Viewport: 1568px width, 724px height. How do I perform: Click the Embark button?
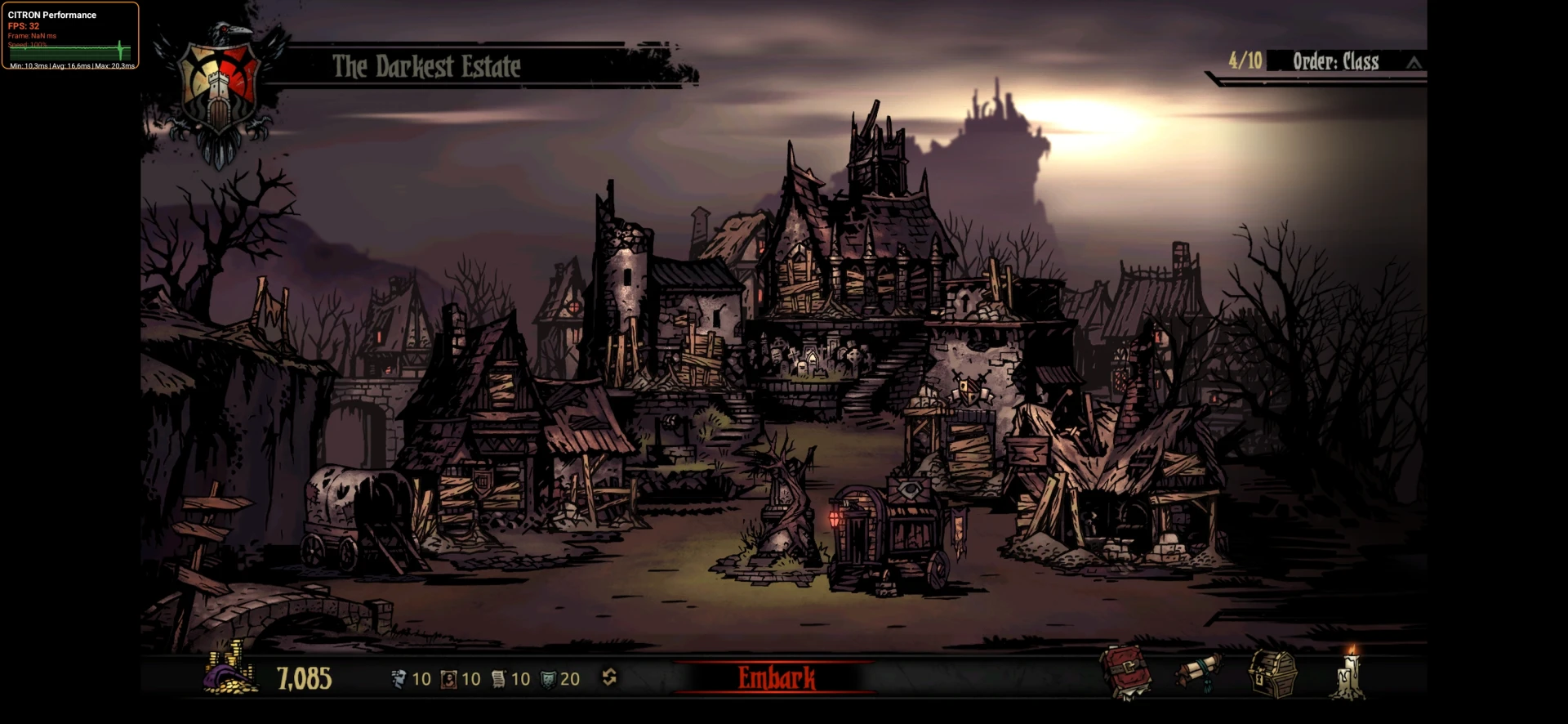point(776,677)
